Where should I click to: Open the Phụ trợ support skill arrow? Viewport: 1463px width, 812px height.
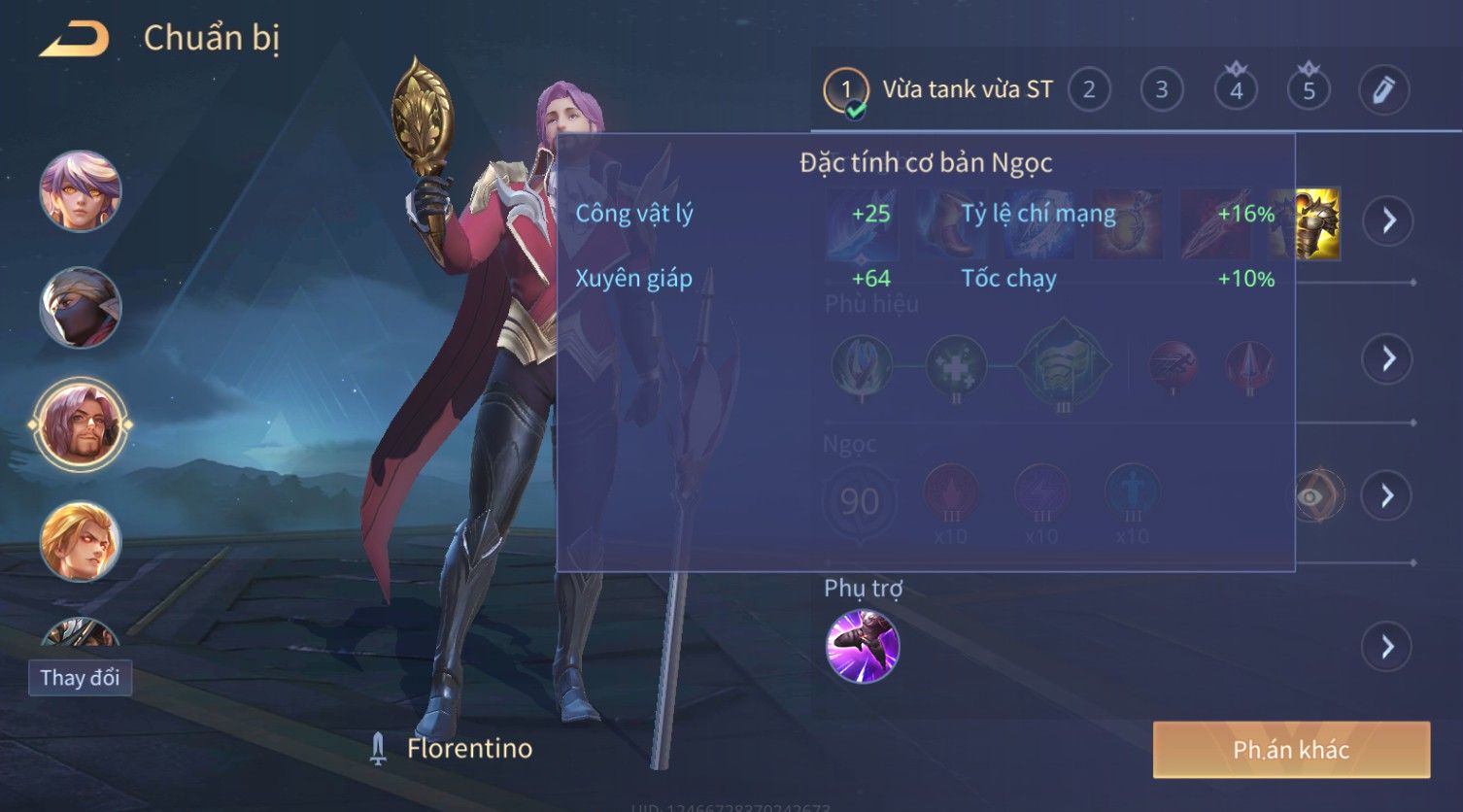coord(1387,647)
